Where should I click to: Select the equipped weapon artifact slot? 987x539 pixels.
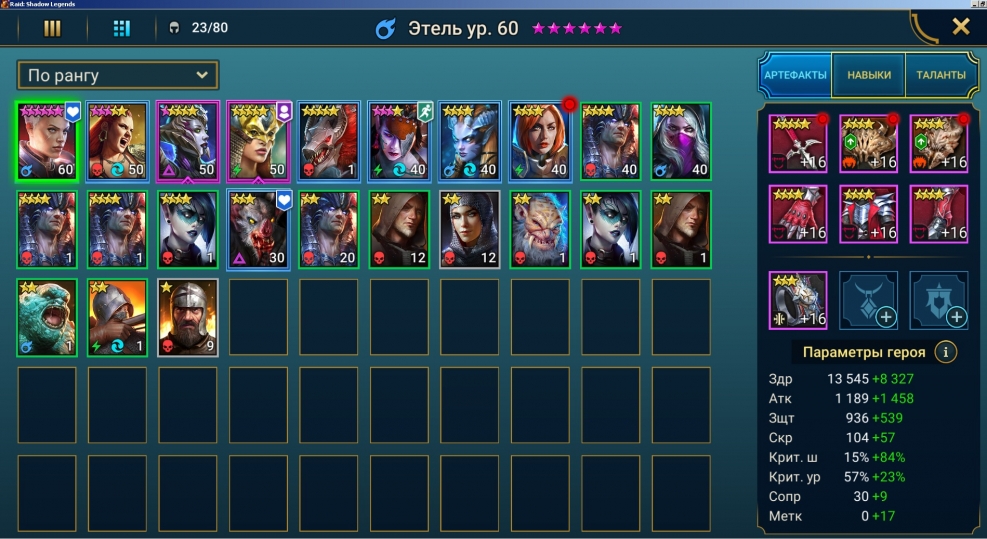point(798,144)
